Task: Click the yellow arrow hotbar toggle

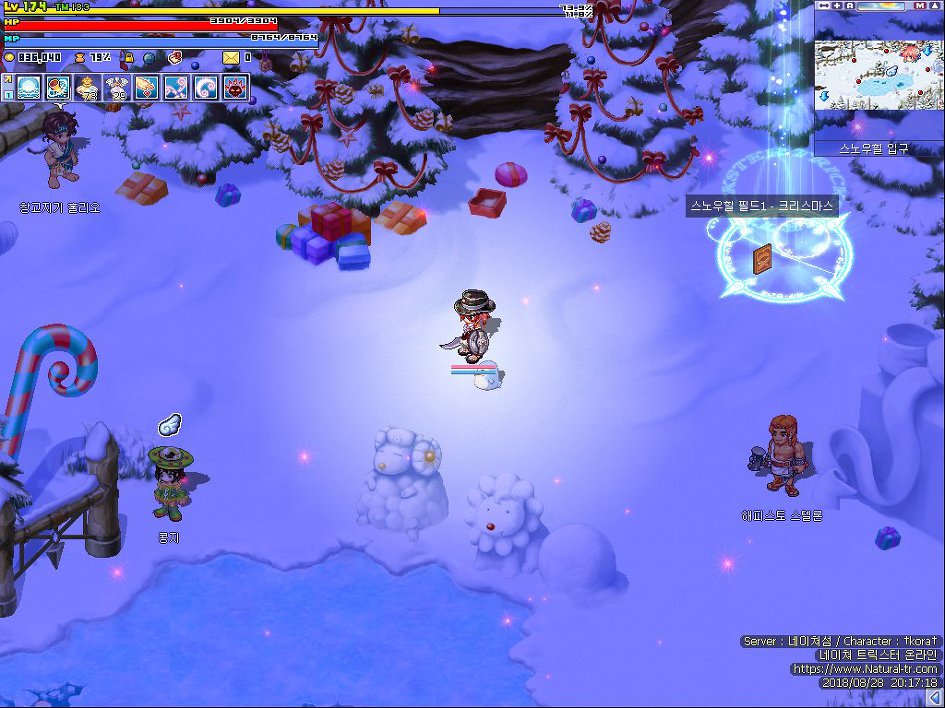Action: [x=7, y=79]
